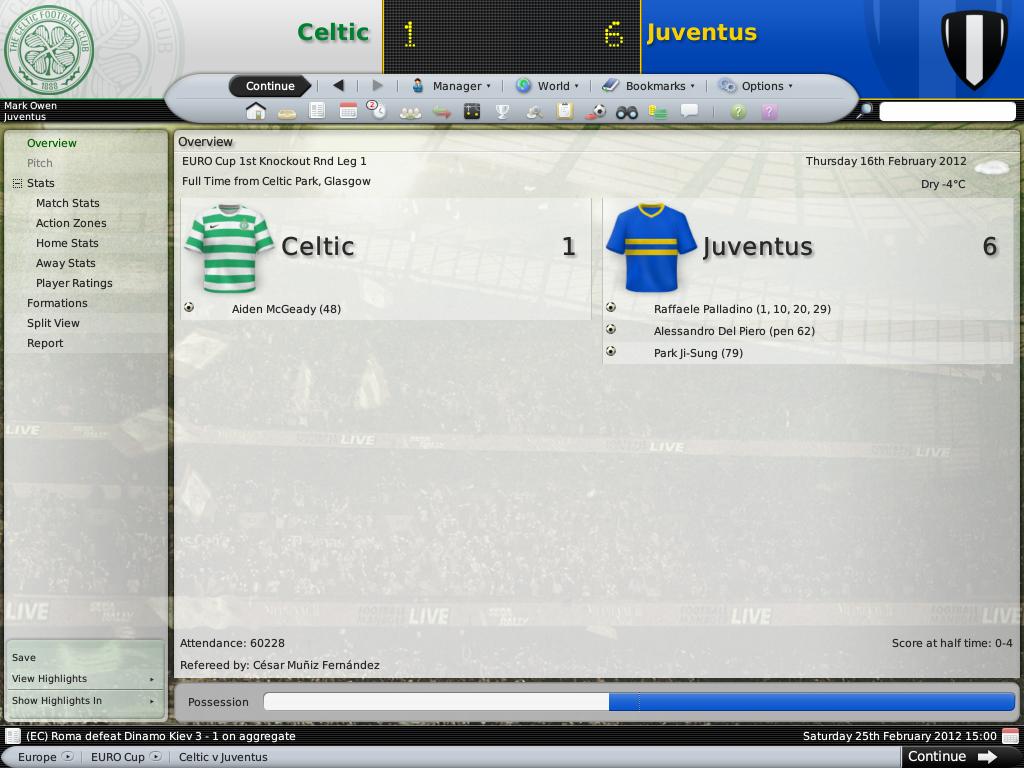Screen dimensions: 1024x768
Task: Open Action Zones in the sidebar
Action: click(x=71, y=223)
